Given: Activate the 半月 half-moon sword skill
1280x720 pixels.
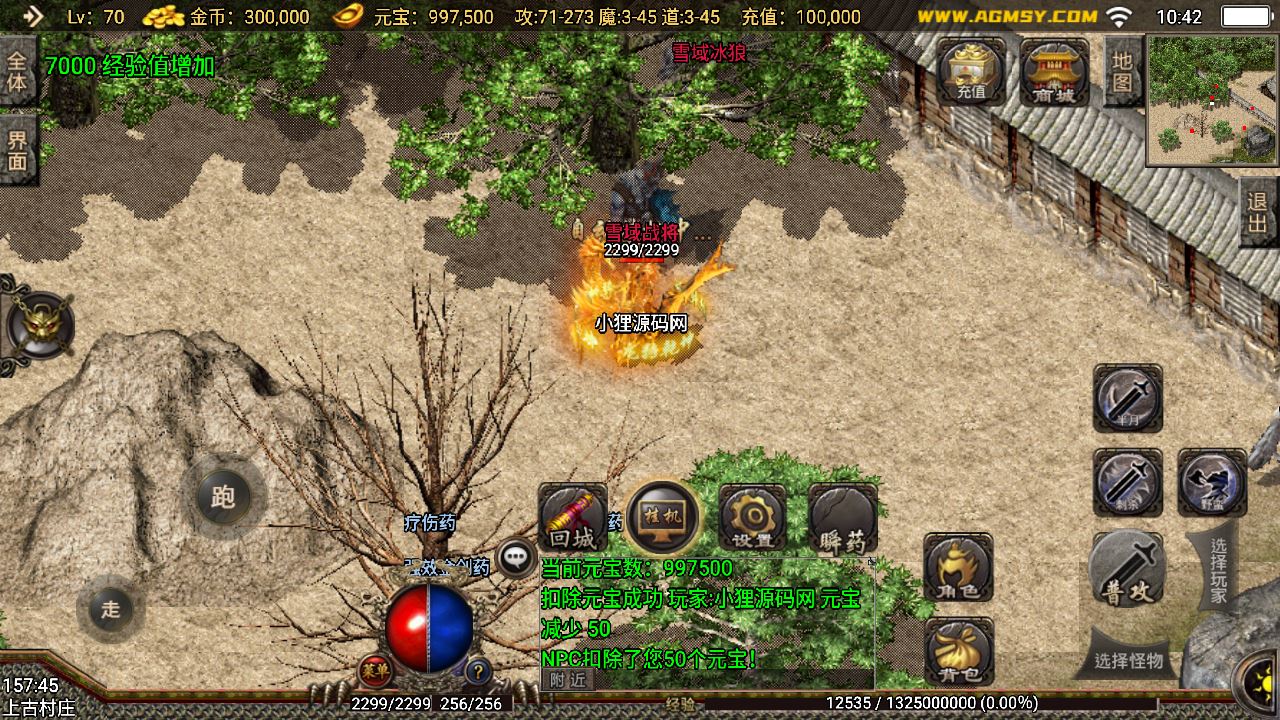Looking at the screenshot, I should (x=1127, y=398).
